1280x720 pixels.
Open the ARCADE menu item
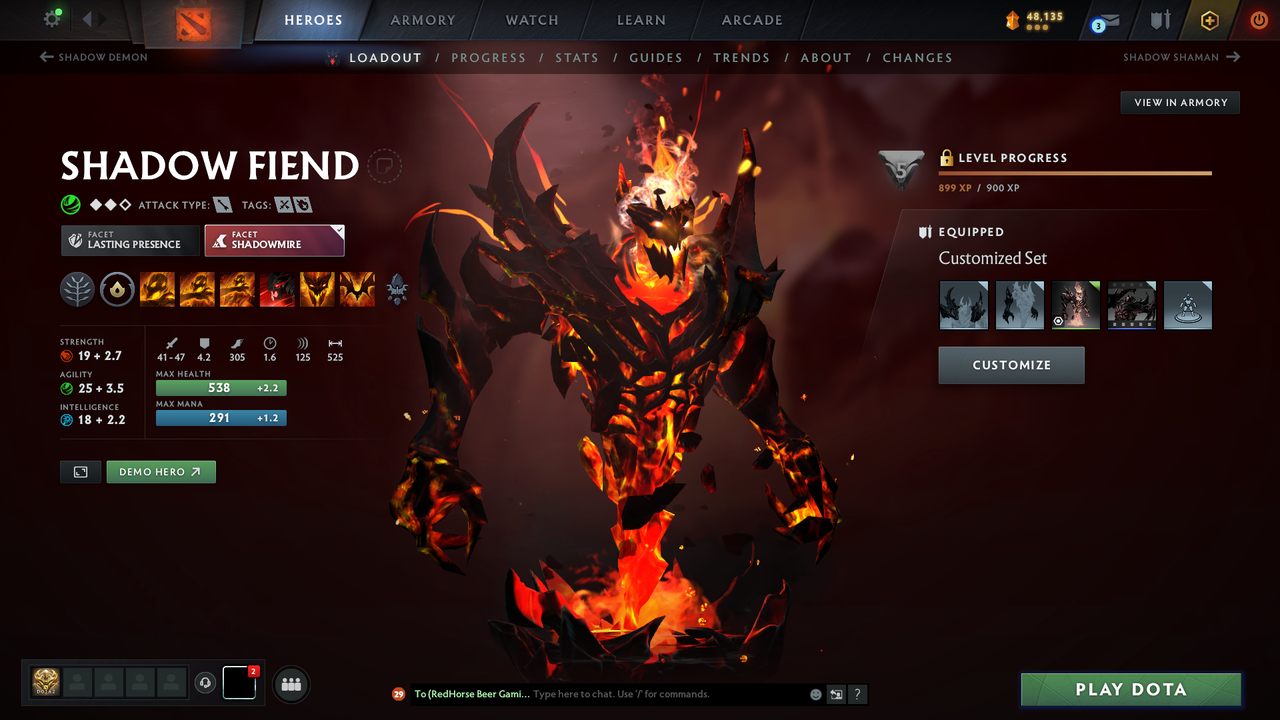(751, 19)
